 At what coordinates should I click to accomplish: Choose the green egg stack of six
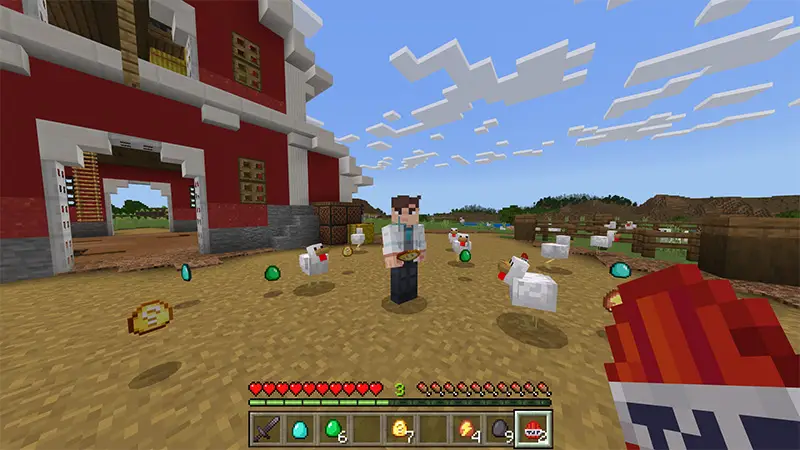coord(332,430)
